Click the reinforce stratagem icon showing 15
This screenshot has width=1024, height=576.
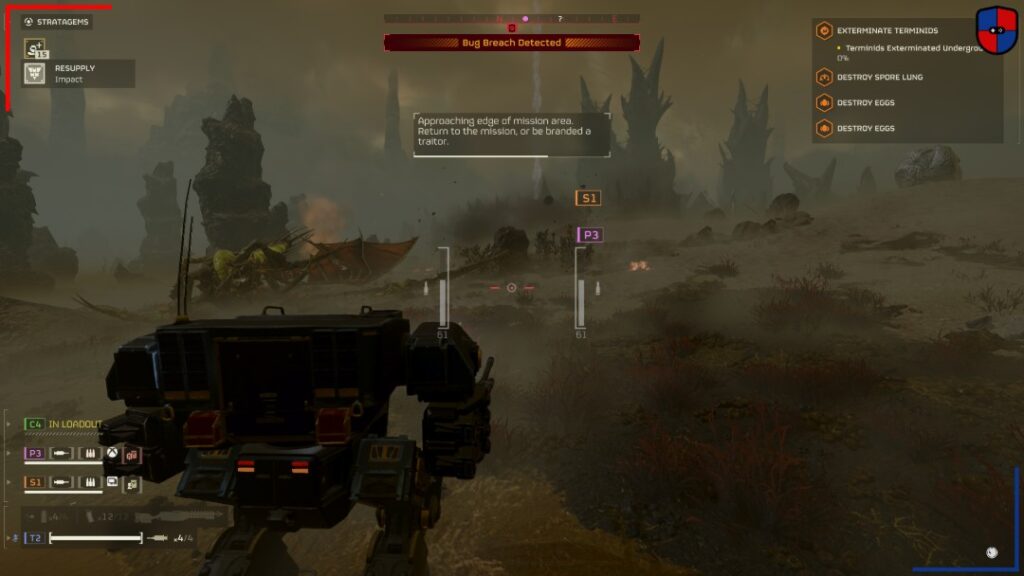(35, 48)
